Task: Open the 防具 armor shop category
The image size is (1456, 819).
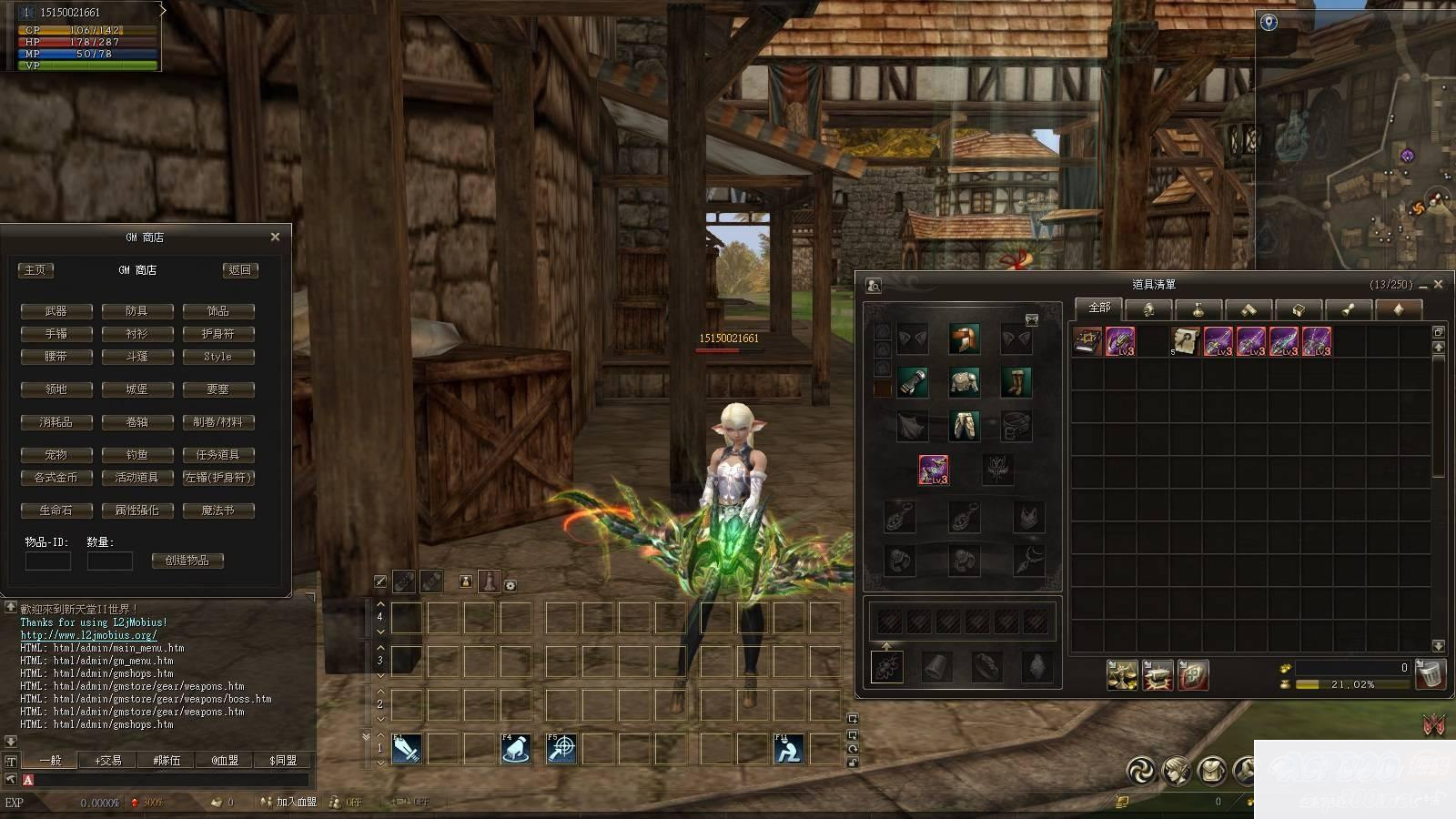Action: point(136,311)
